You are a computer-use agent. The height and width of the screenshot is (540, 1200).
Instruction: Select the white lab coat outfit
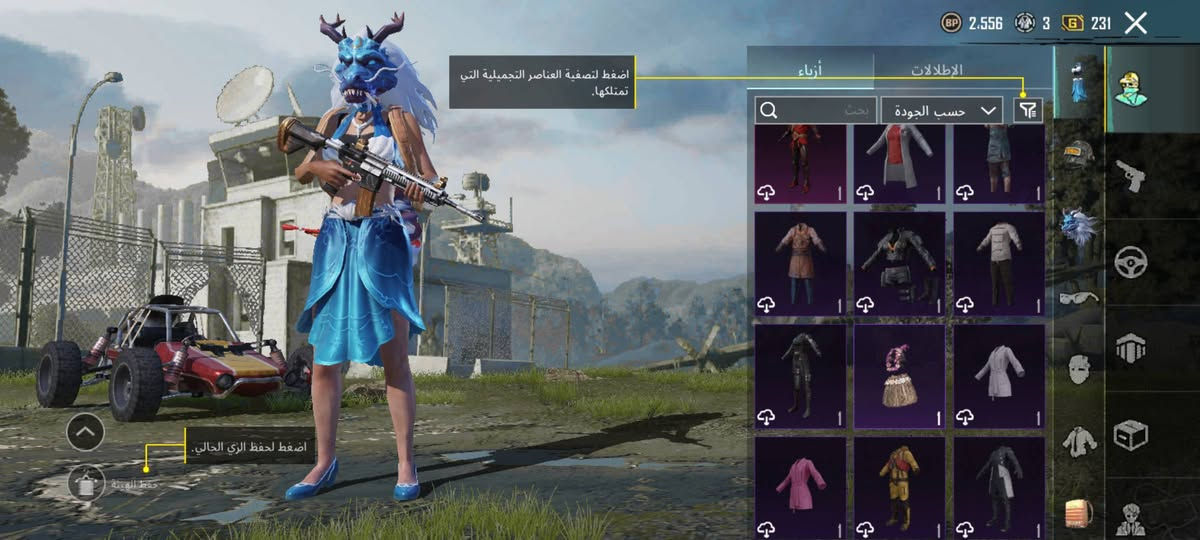point(998,375)
